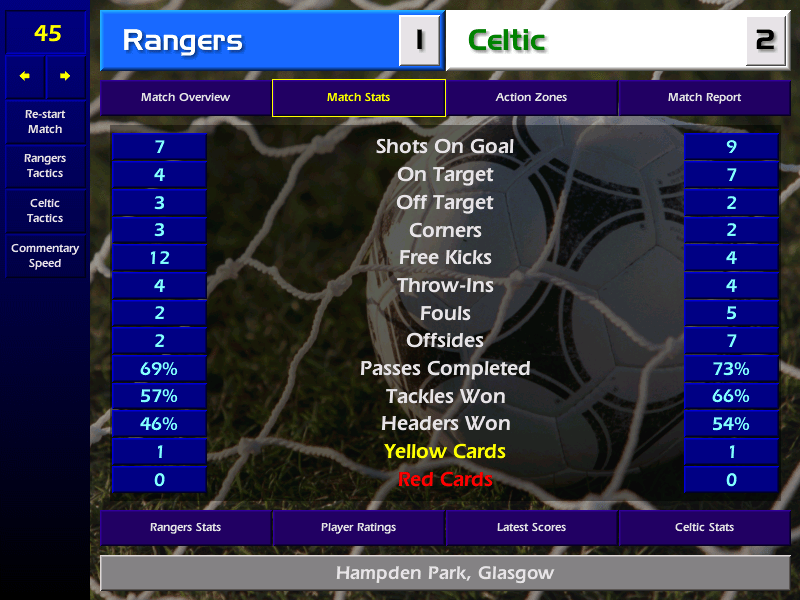The width and height of the screenshot is (800, 600).
Task: Click the right yellow arrow button
Action: [66, 76]
